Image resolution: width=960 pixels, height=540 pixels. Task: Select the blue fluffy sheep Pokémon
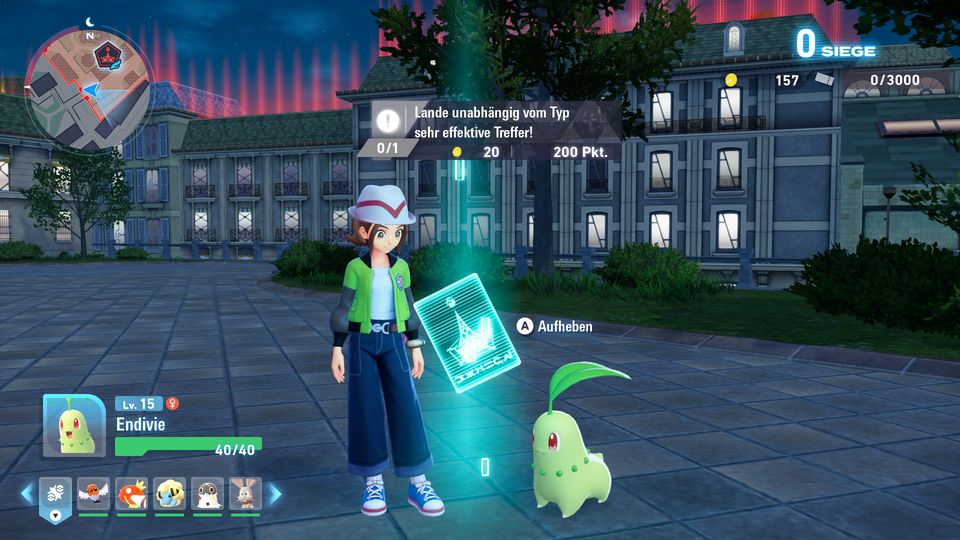pyautogui.click(x=169, y=493)
